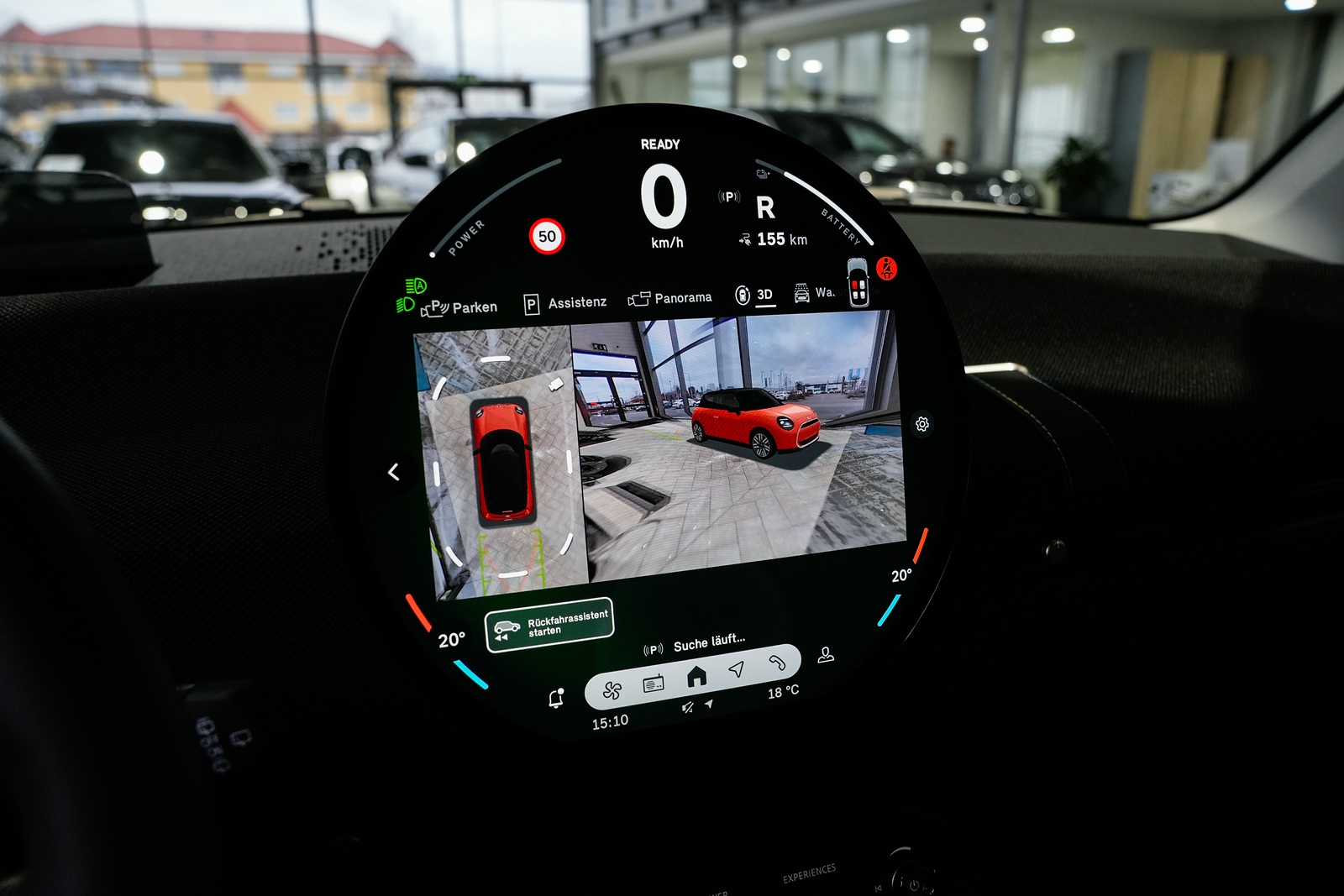The width and height of the screenshot is (1344, 896).
Task: Open climate menu with fan icon
Action: pyautogui.click(x=612, y=690)
